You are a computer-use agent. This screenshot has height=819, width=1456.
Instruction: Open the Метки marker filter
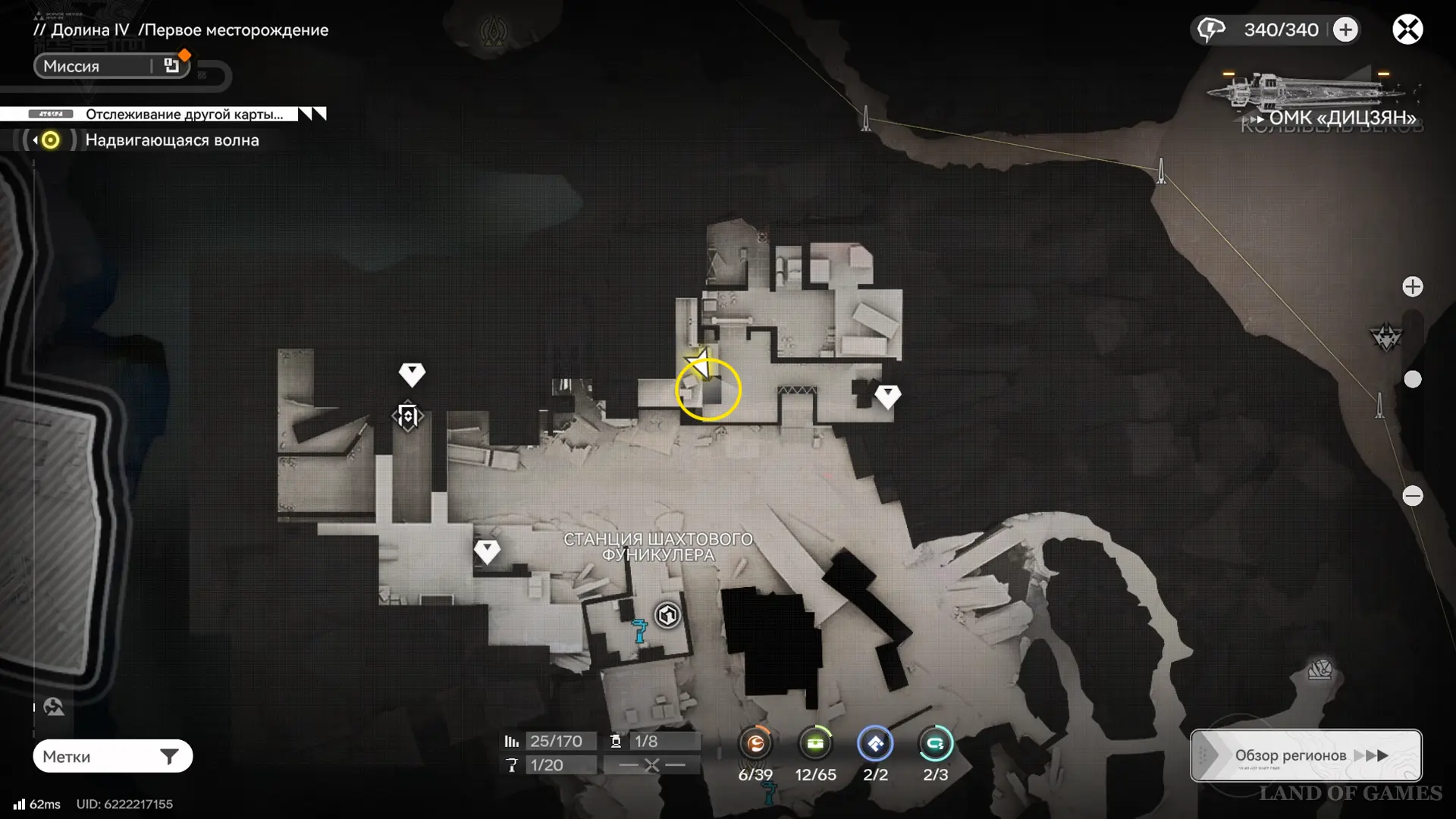coord(112,756)
